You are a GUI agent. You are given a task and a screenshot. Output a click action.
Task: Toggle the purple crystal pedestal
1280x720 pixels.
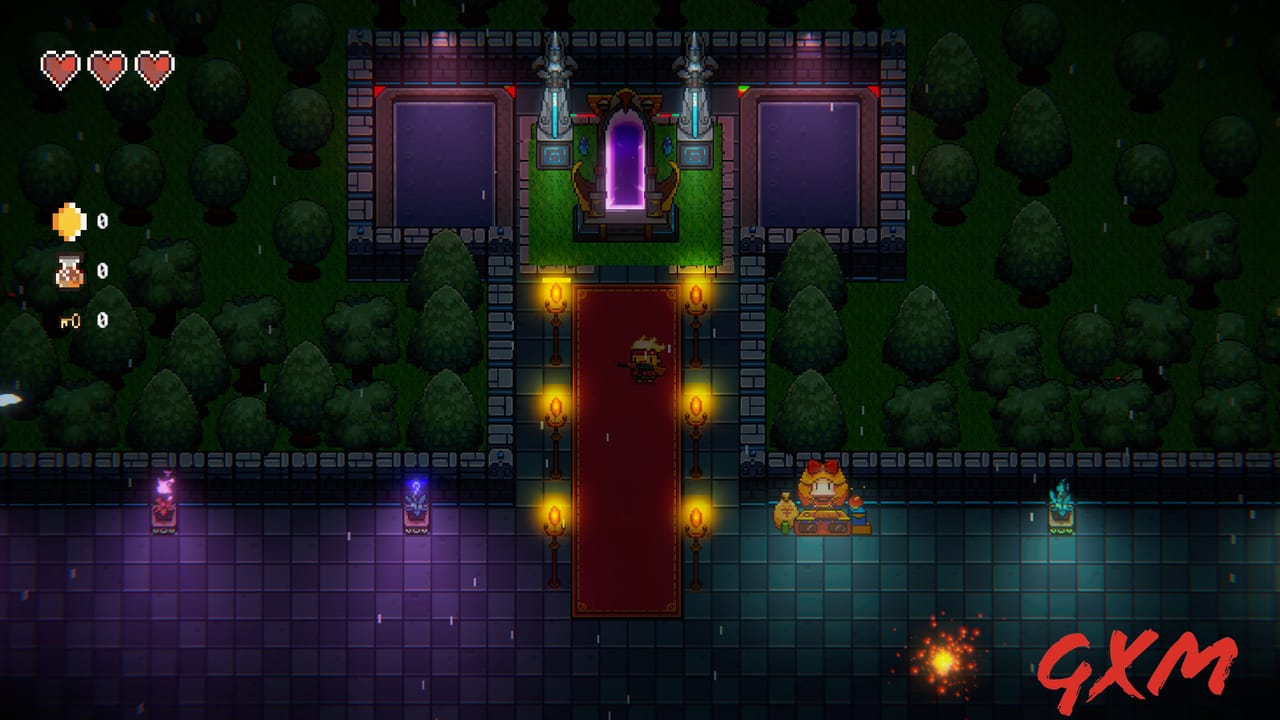click(x=415, y=505)
